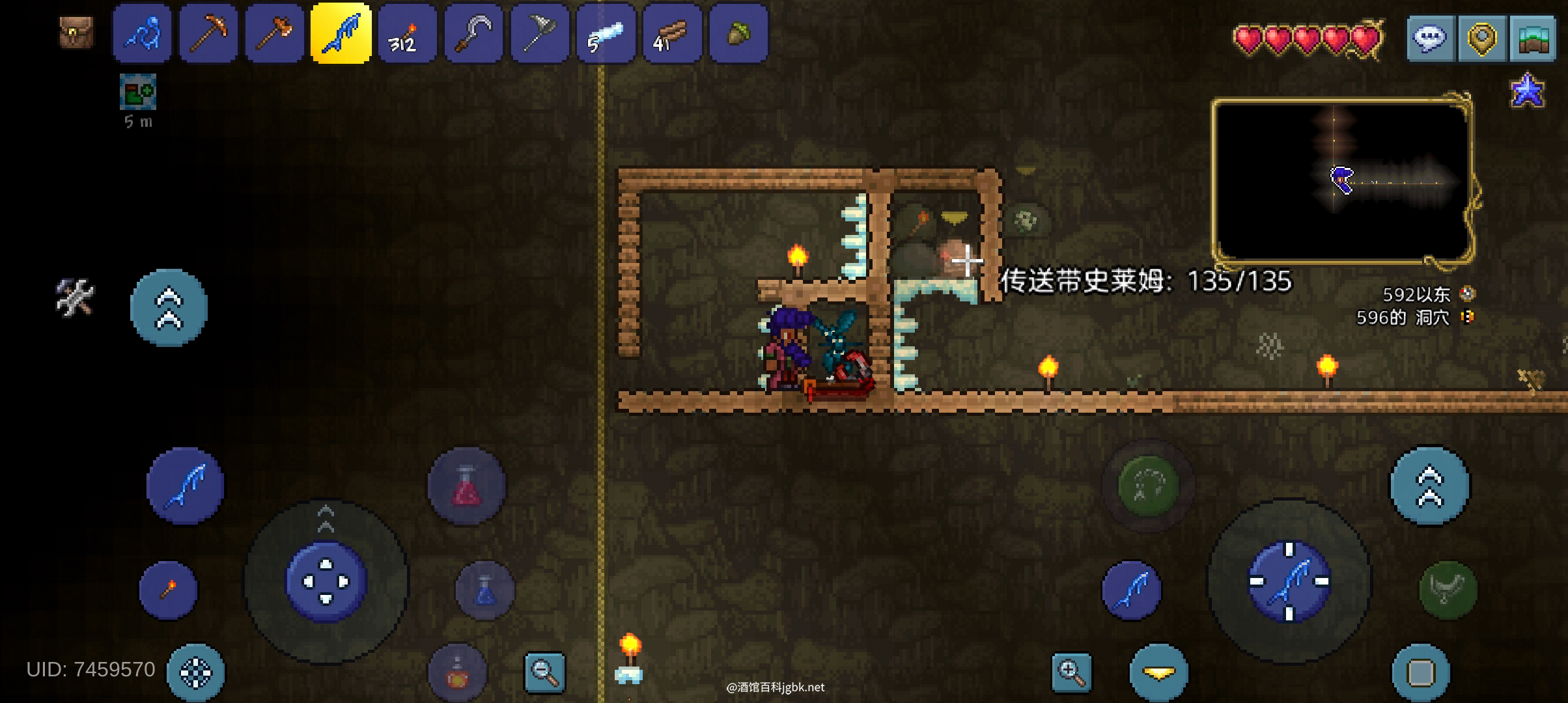This screenshot has height=703, width=1568.
Task: Open the wrench and hammer settings icon
Action: click(x=75, y=298)
